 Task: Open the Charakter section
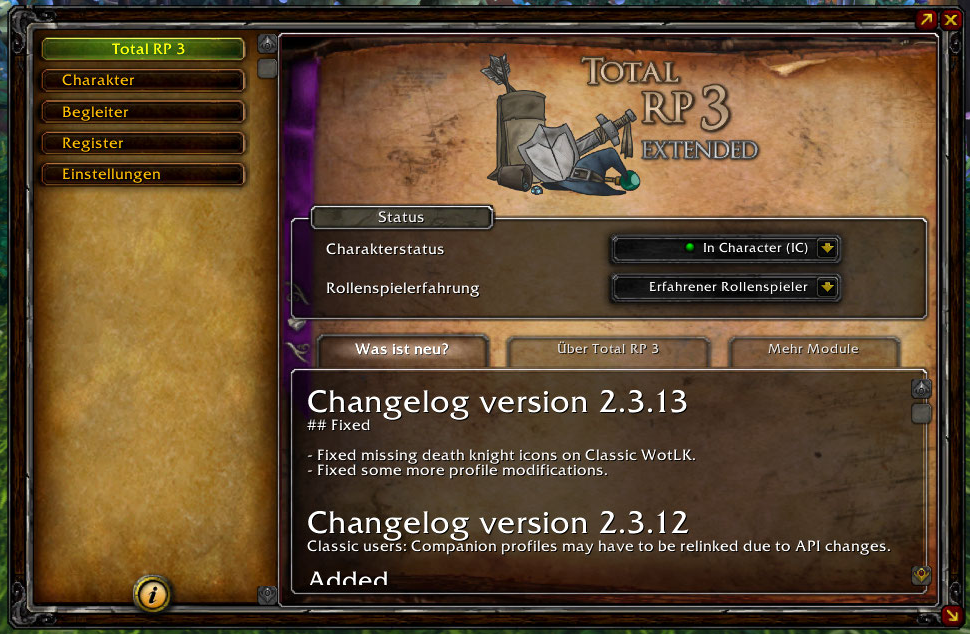tap(143, 80)
